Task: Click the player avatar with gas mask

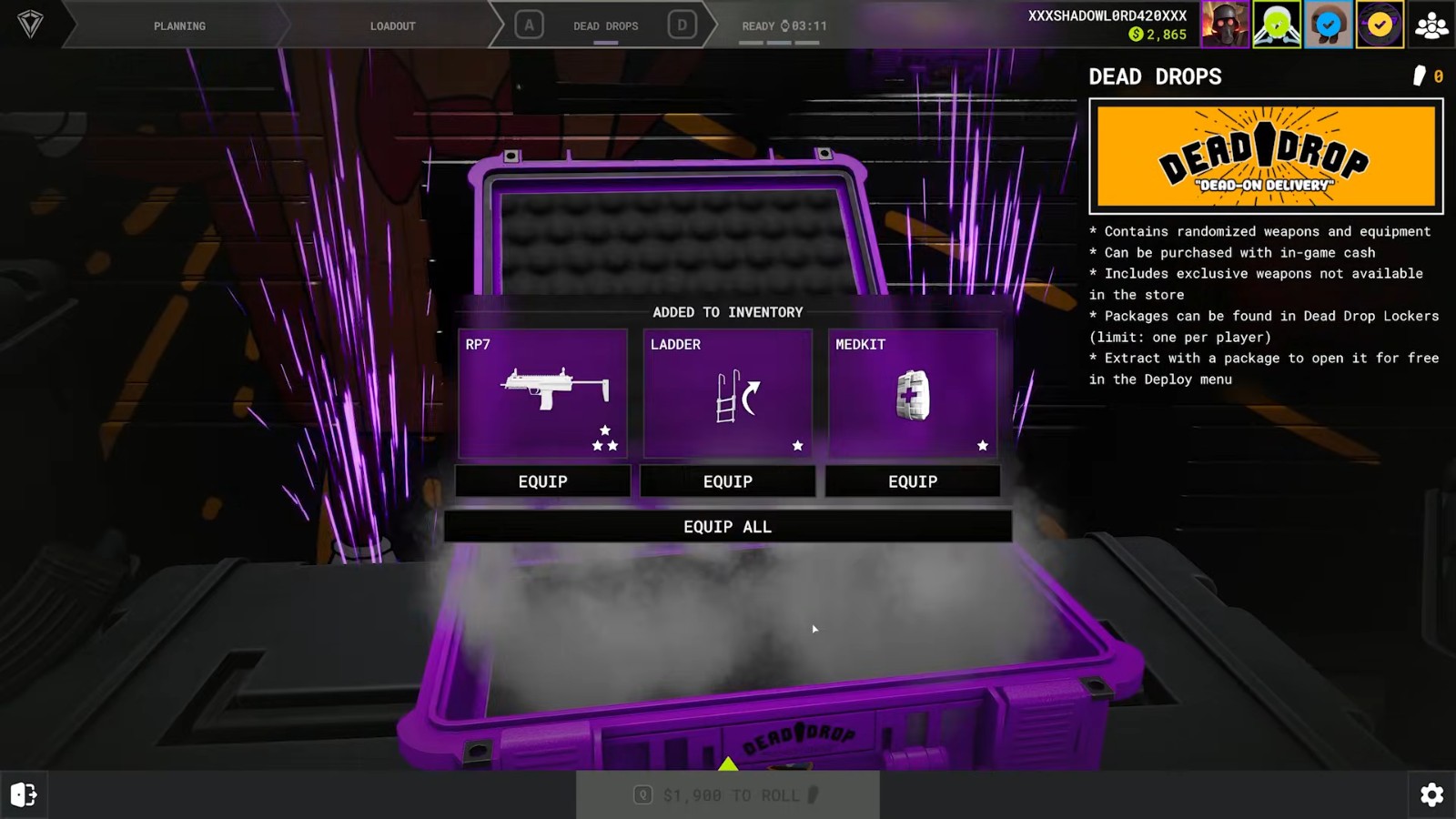Action: click(1225, 25)
